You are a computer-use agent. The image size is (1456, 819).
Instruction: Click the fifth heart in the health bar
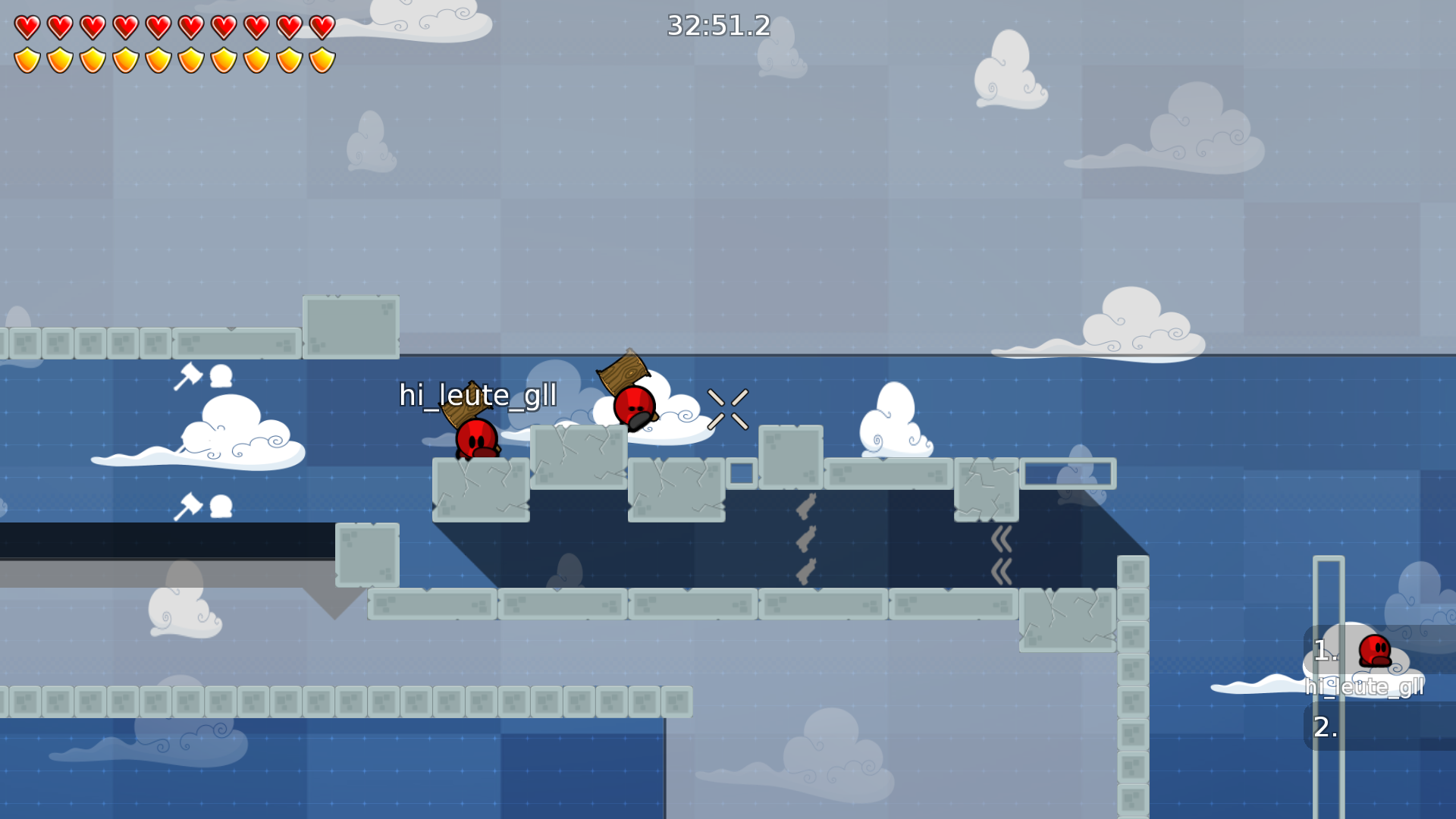coord(157,27)
